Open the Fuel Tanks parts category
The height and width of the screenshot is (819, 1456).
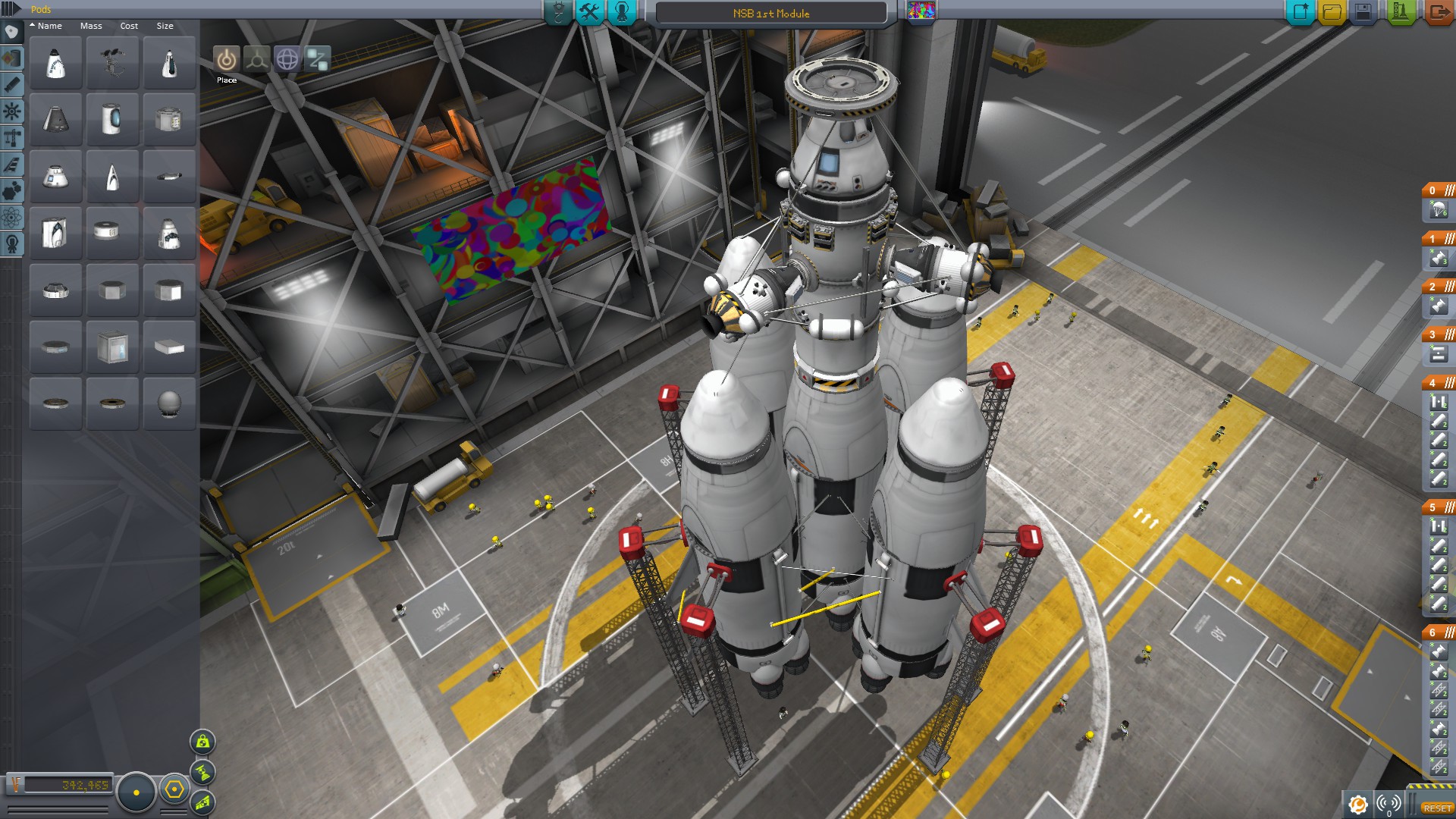coord(11,58)
